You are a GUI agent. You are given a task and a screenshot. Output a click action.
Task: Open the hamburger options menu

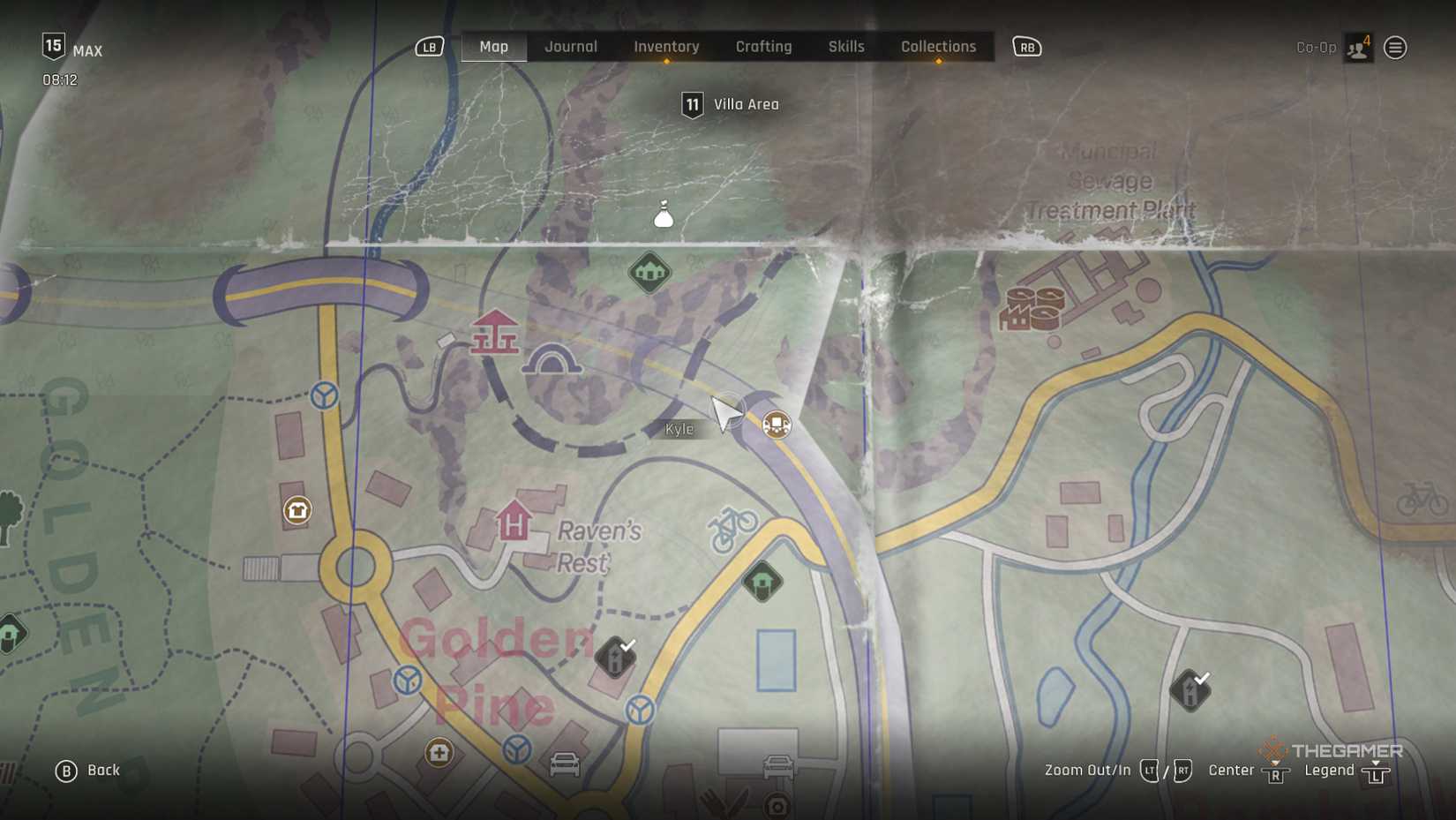1395,48
